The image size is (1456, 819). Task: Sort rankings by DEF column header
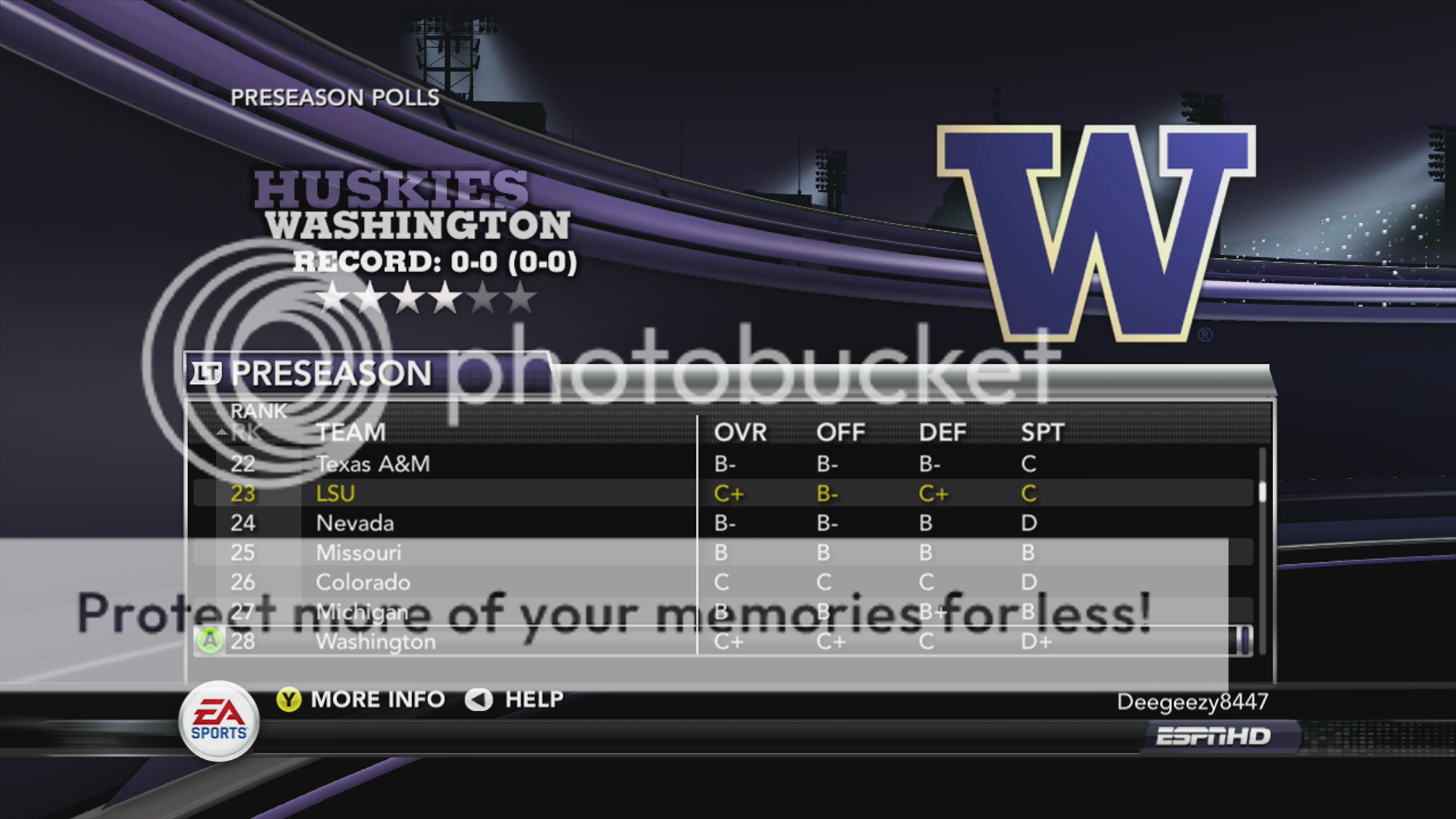(x=943, y=432)
